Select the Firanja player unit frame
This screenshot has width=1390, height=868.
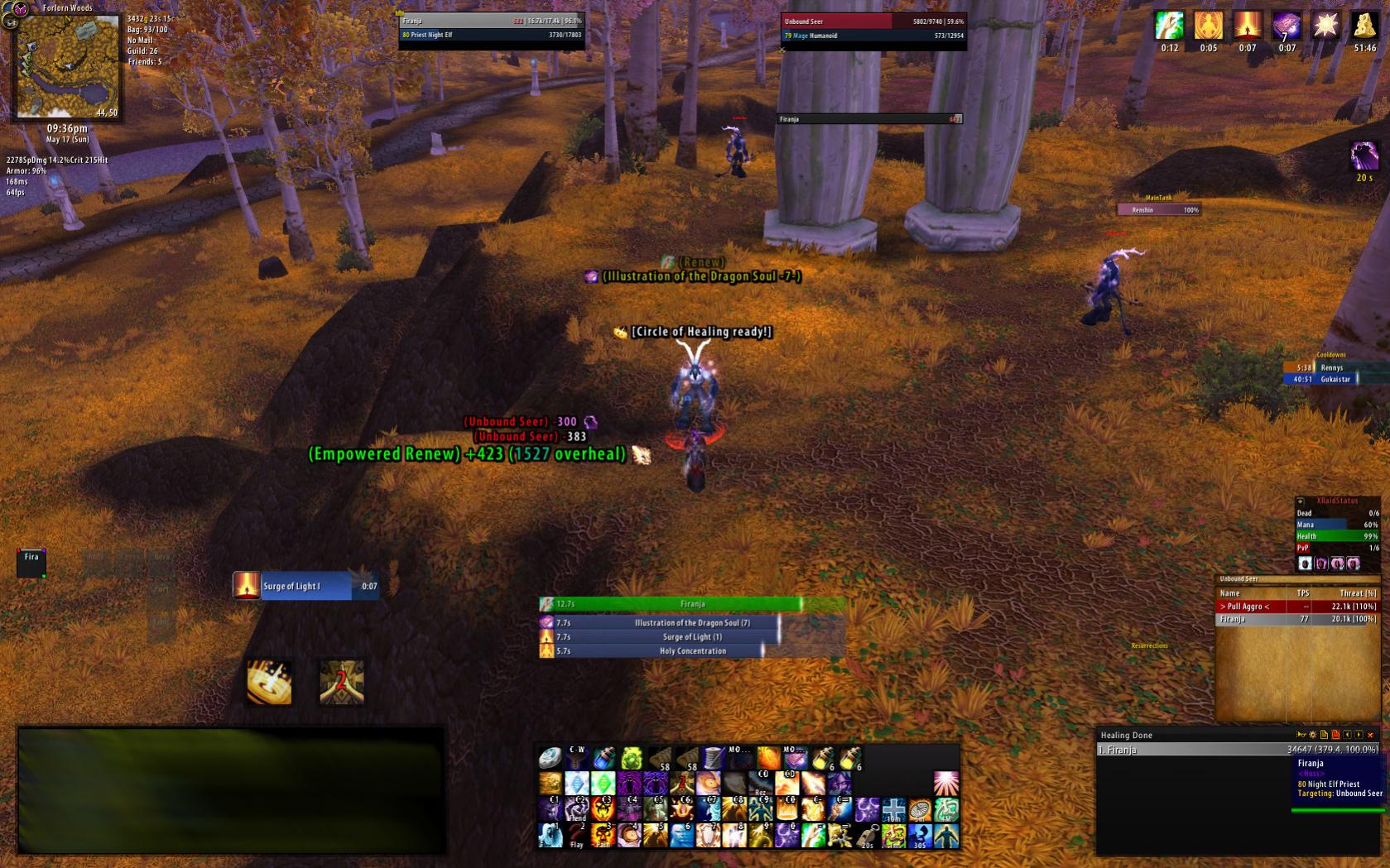click(492, 27)
